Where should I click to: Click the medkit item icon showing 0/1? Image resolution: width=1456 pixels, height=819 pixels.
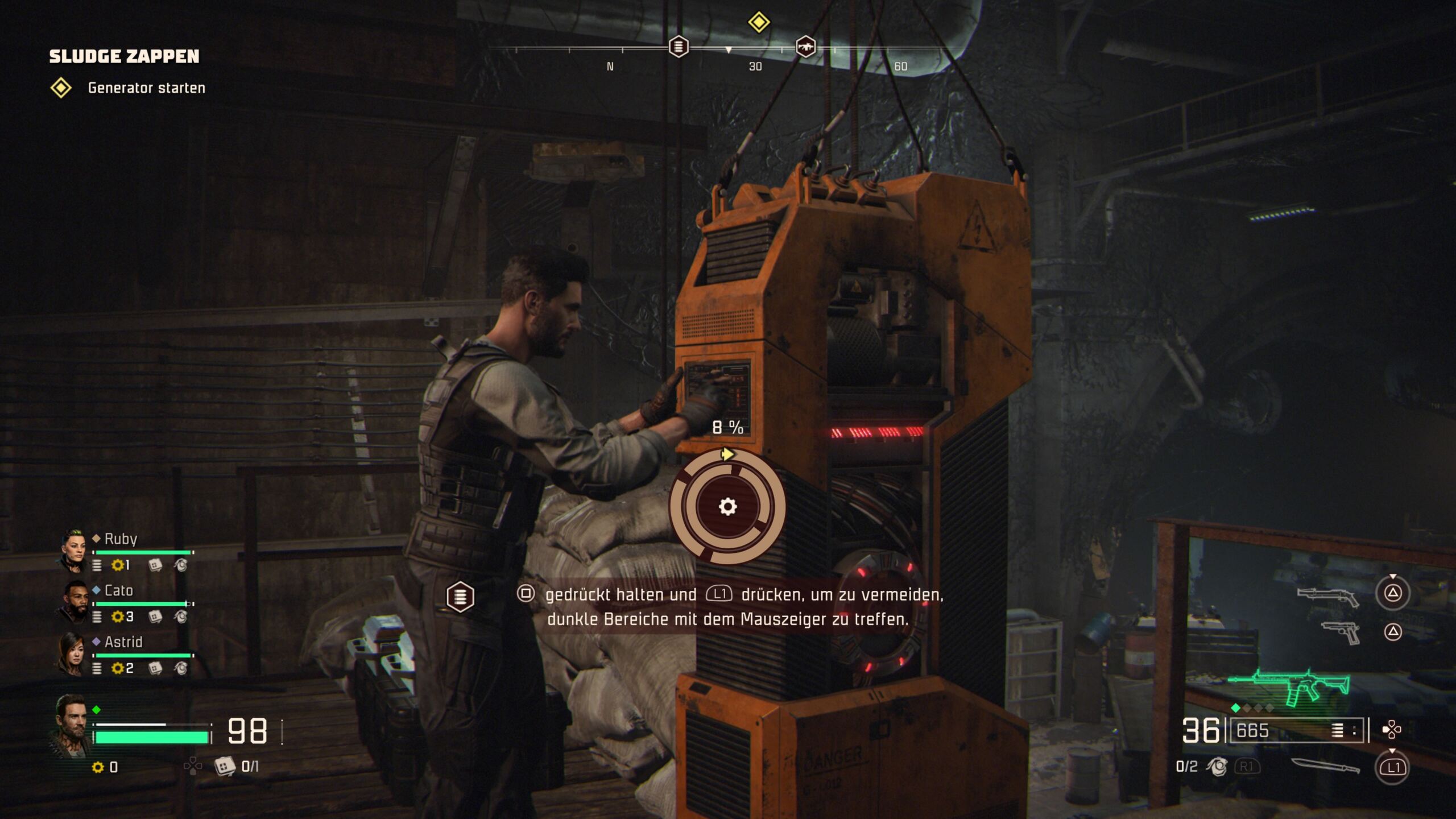(225, 766)
